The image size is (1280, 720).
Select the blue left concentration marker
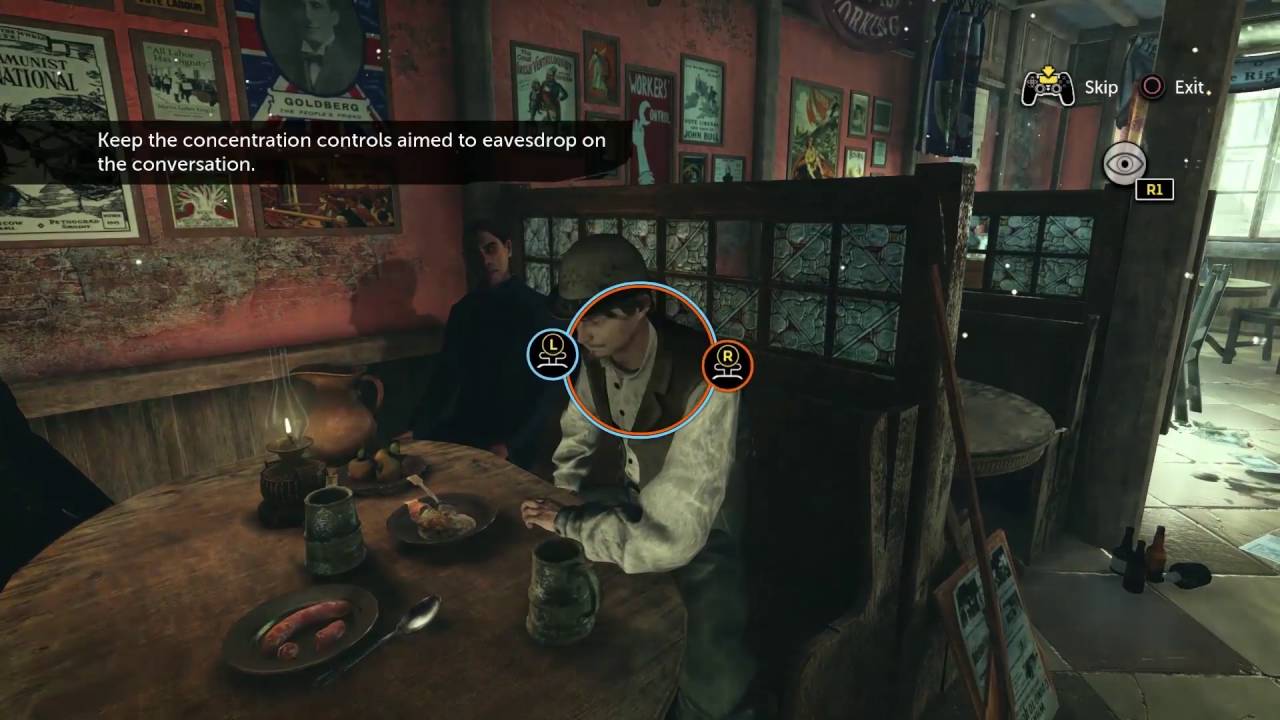[551, 355]
